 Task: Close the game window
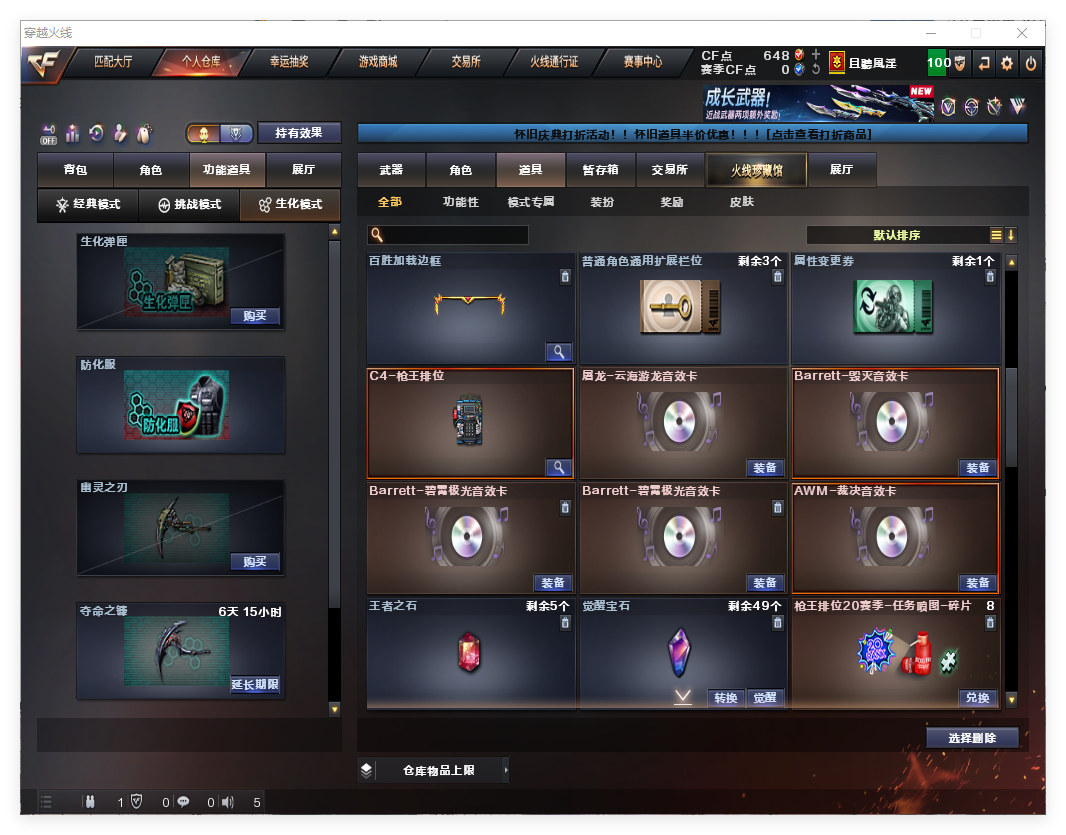(1020, 32)
